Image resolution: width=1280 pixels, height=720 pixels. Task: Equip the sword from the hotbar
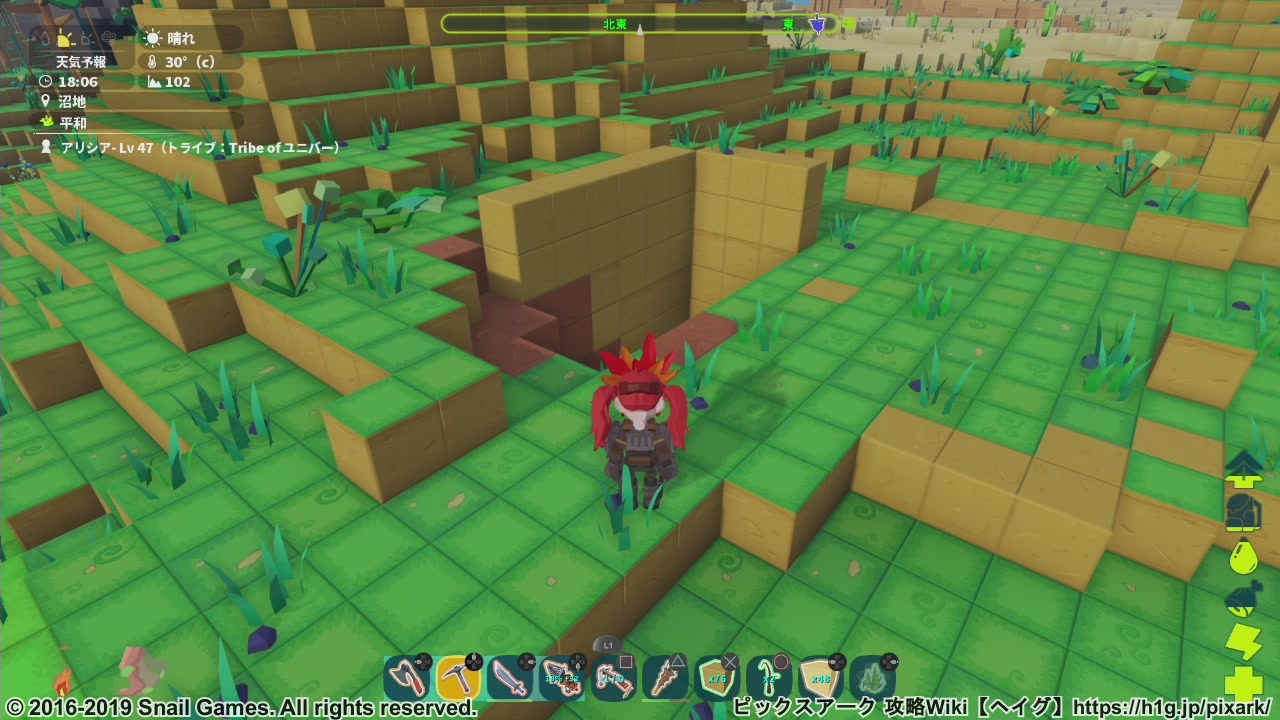(x=510, y=679)
